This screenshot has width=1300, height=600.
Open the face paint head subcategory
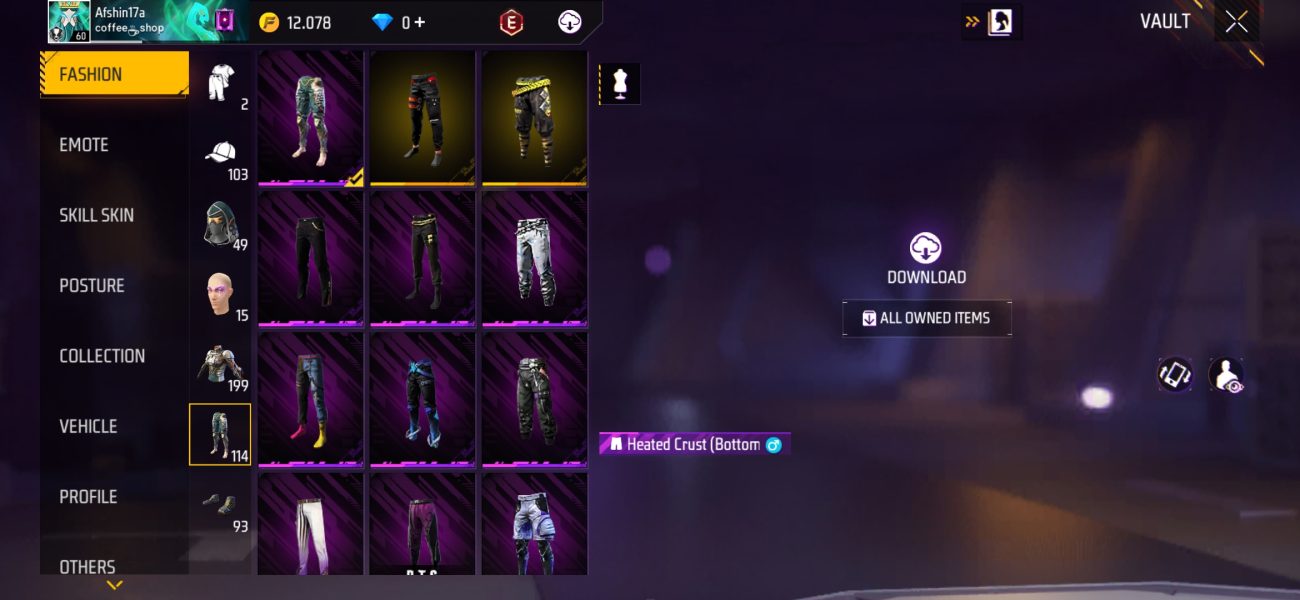tap(221, 294)
